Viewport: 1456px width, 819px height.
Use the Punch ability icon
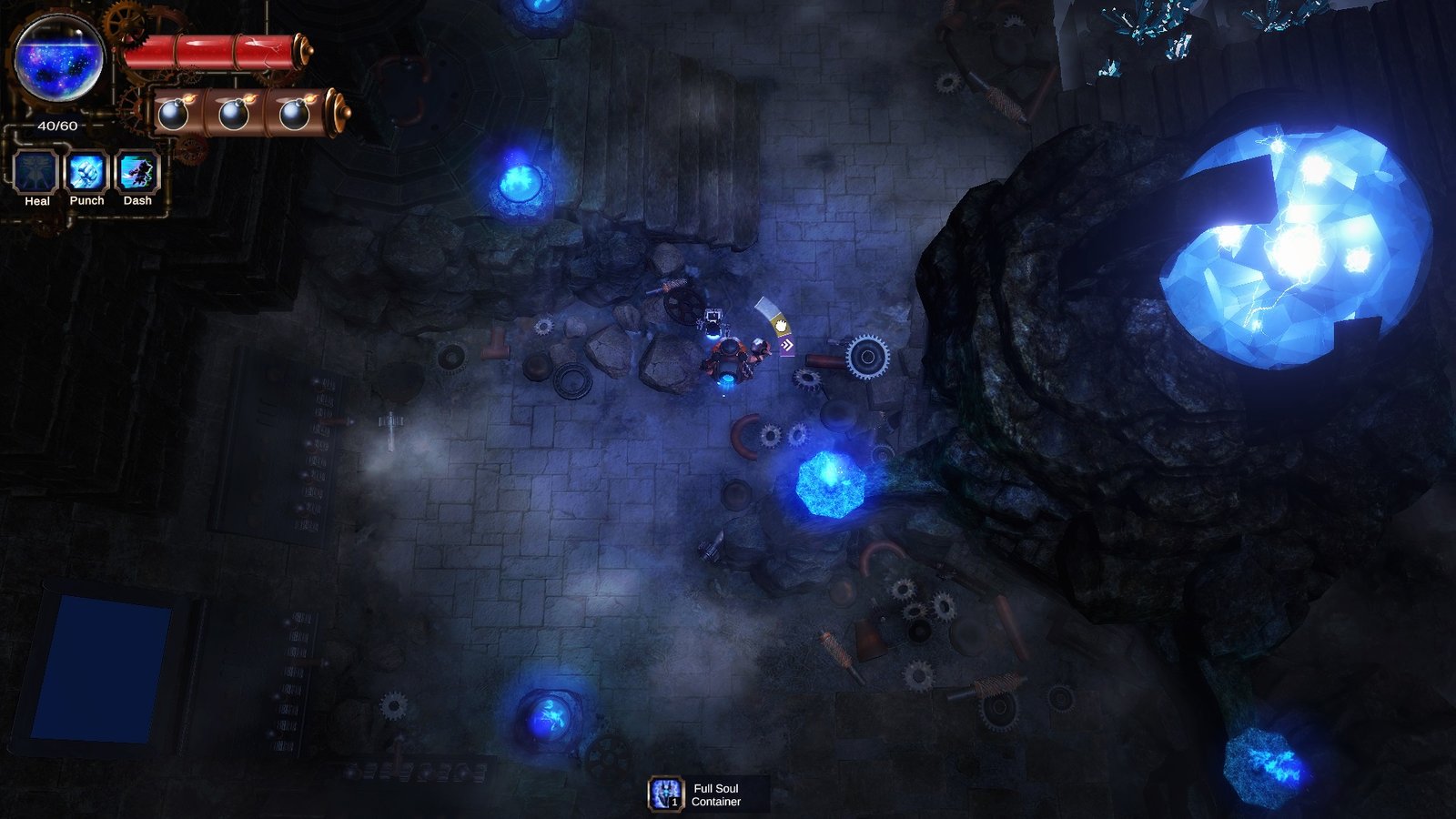click(x=87, y=172)
